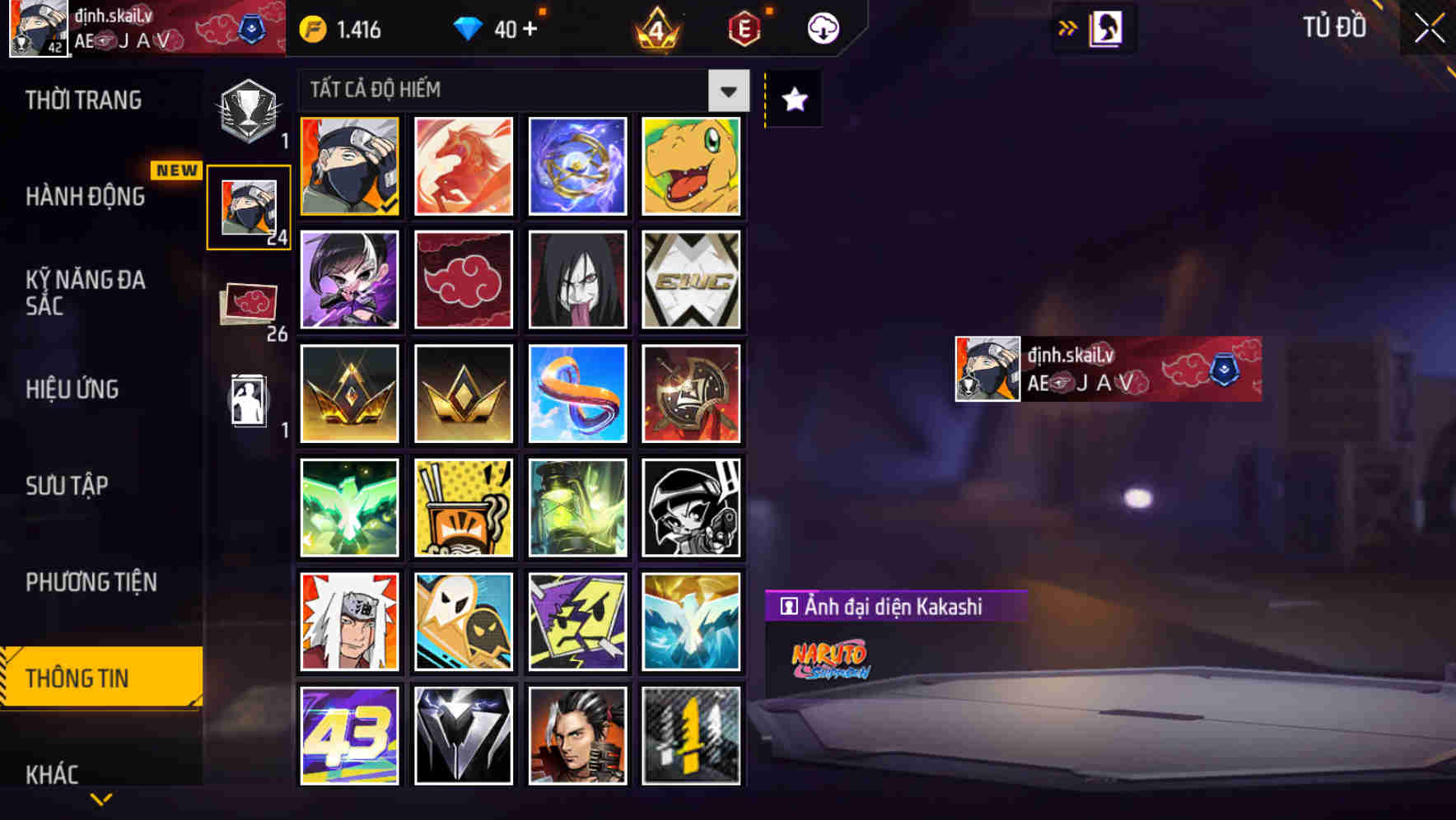Select the Orochimaru avatar
Viewport: 1456px width, 820px height.
click(577, 280)
